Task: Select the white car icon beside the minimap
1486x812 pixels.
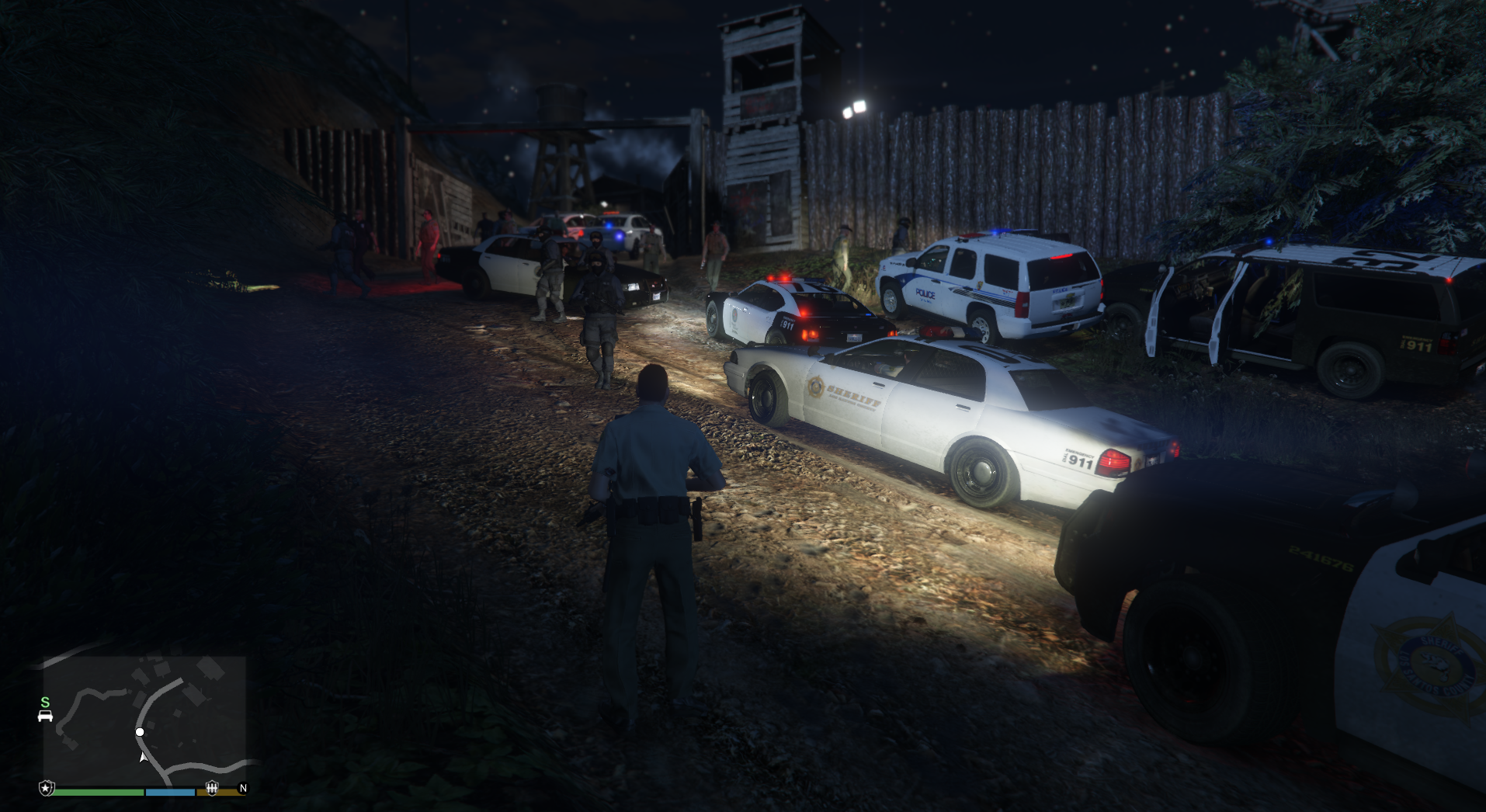Action: (x=45, y=716)
